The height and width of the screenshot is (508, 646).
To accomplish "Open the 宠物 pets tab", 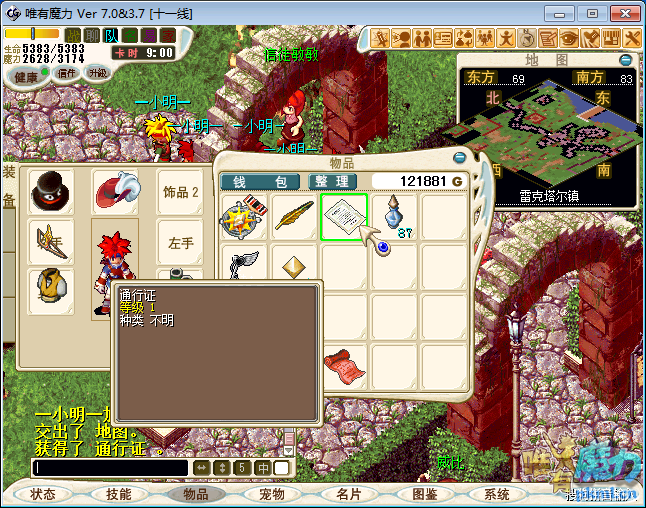I will 271,494.
